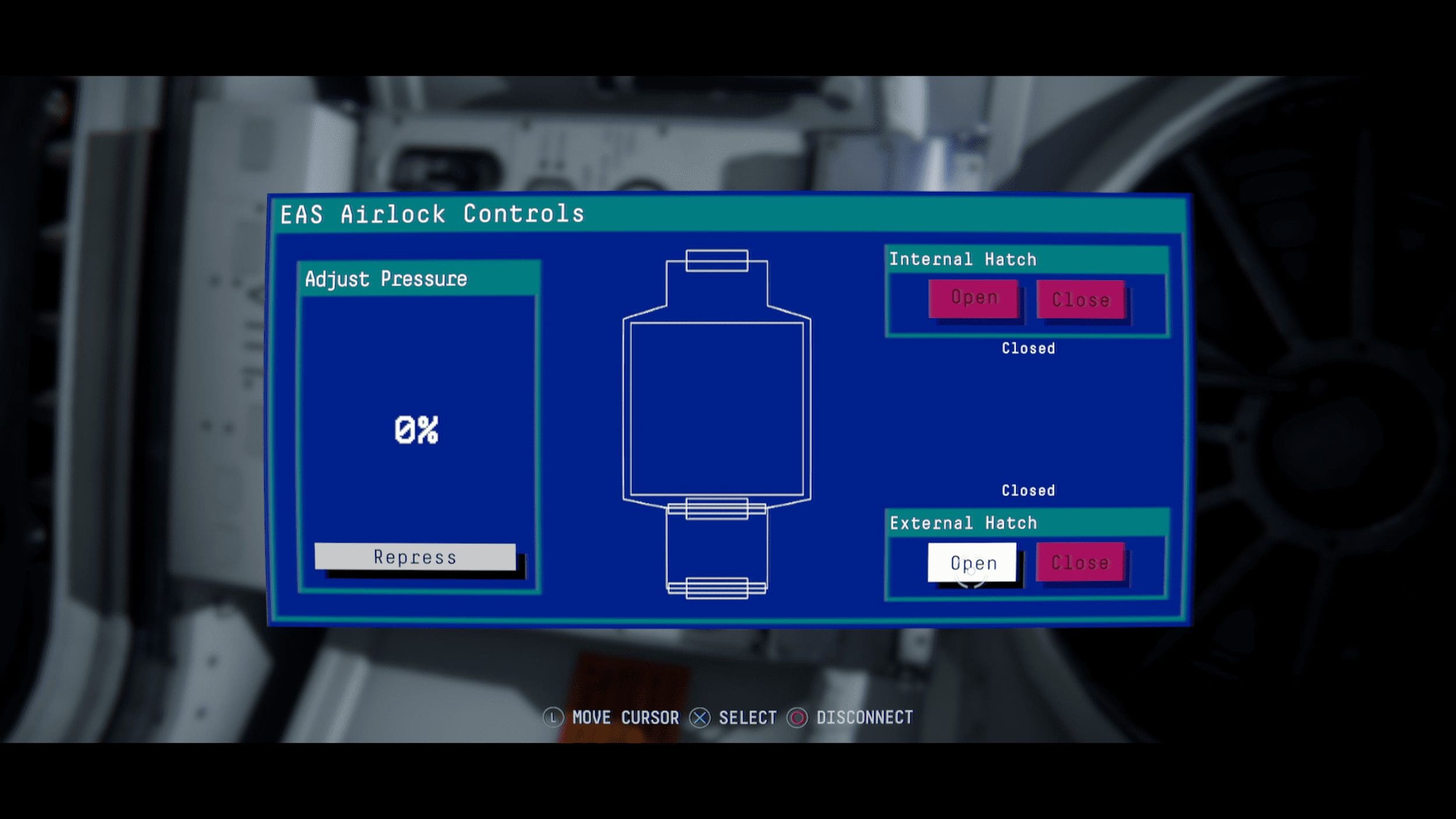1456x819 pixels.
Task: Click the Closed status under Internal Hatch
Action: point(1028,348)
